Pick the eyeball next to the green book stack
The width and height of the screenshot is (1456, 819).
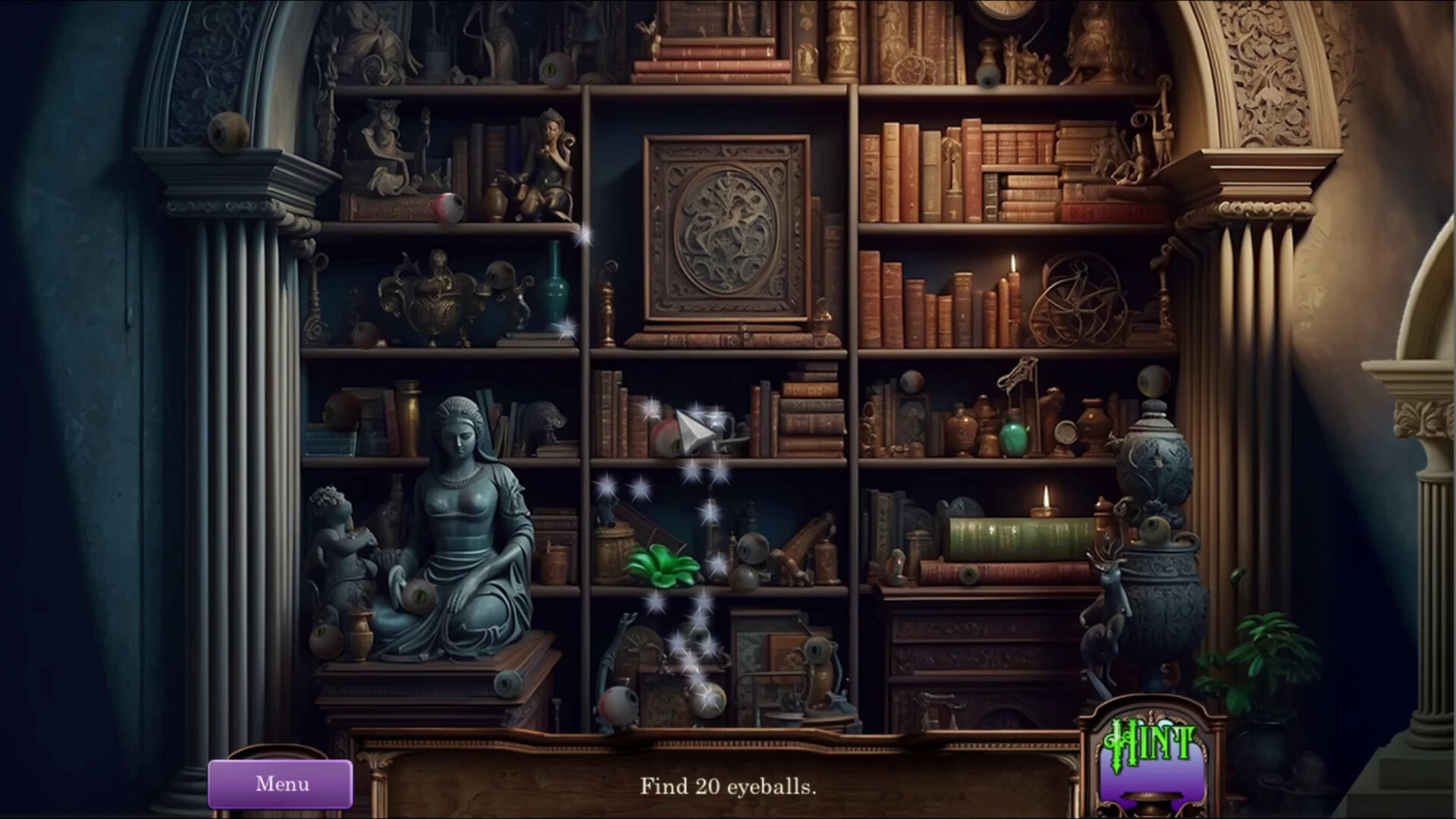click(968, 574)
